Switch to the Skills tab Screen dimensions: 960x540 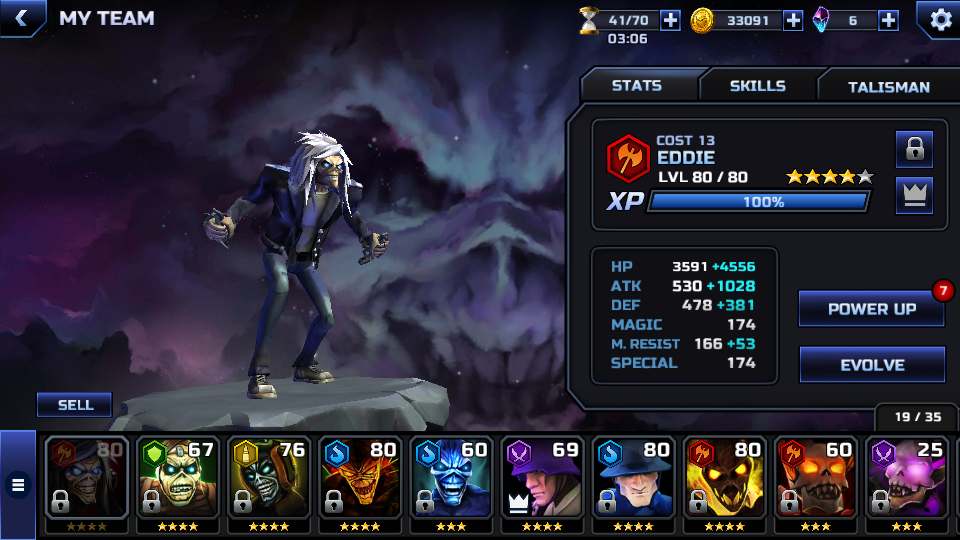click(x=757, y=86)
